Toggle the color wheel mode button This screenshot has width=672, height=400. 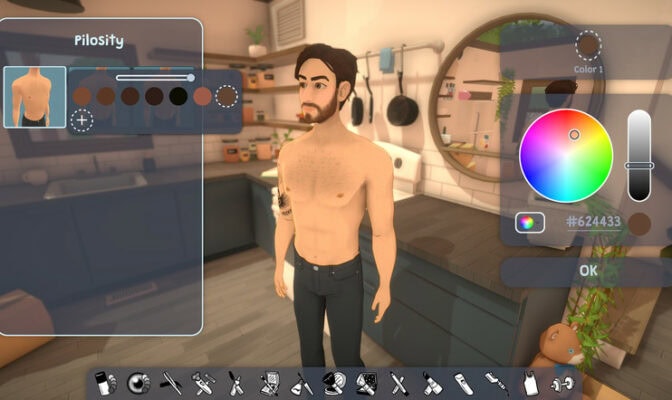tap(530, 223)
